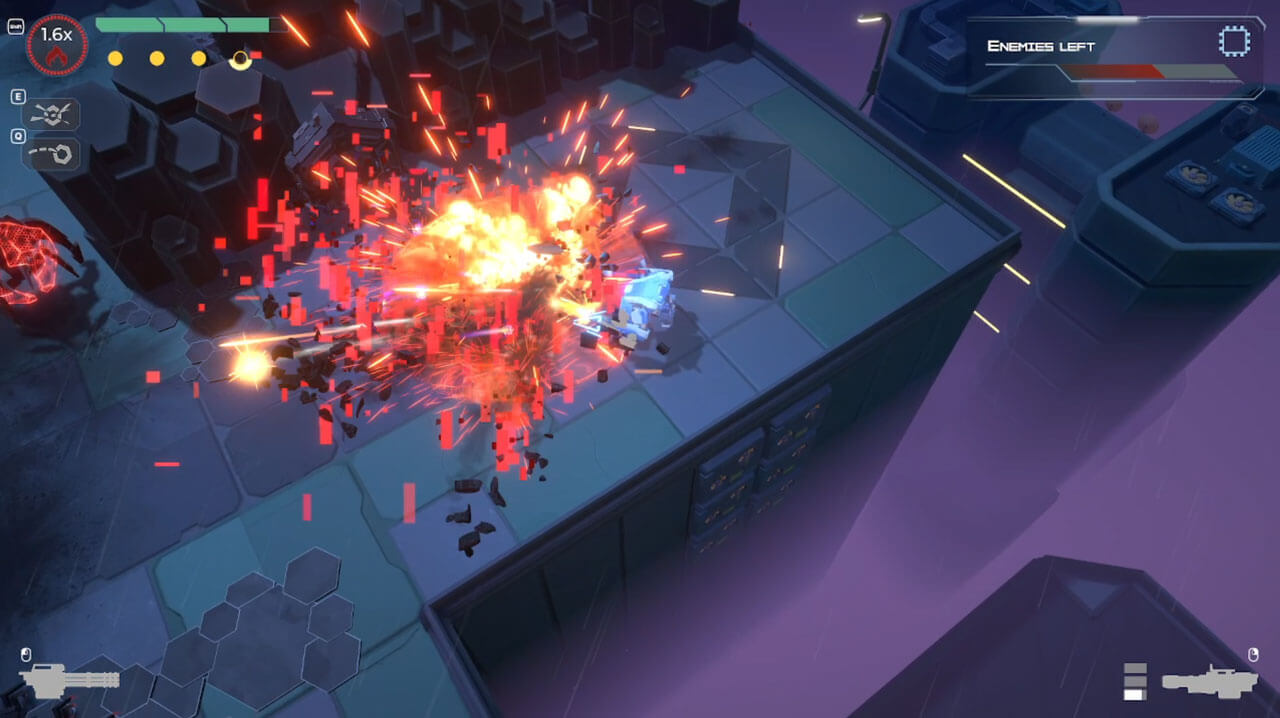Screen dimensions: 1280x718
Task: Use the Q grenade throw ability
Action: [x=50, y=153]
